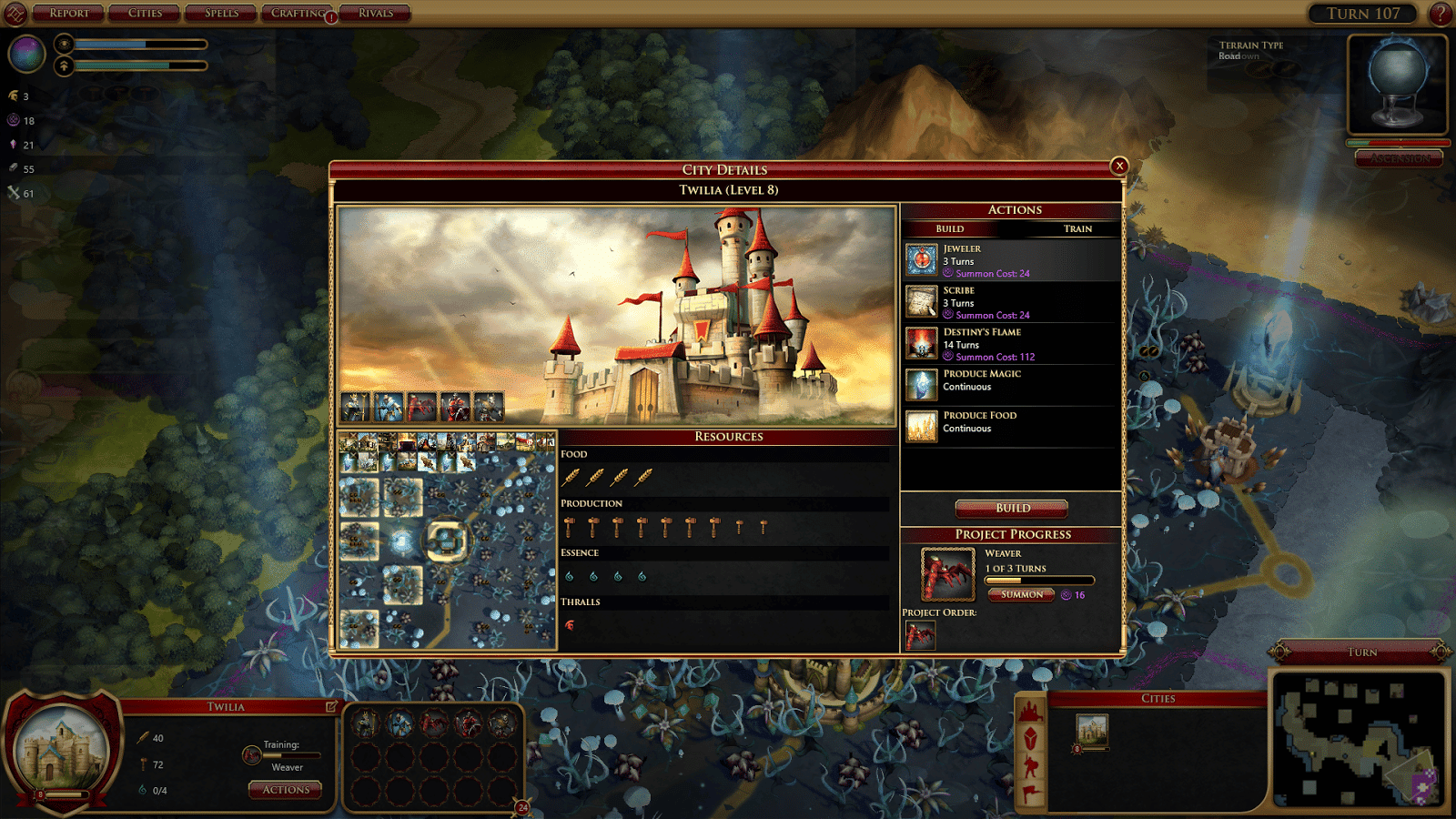Screen dimensions: 1456x819
Task: End the turn with the Turn button
Action: 1361,652
